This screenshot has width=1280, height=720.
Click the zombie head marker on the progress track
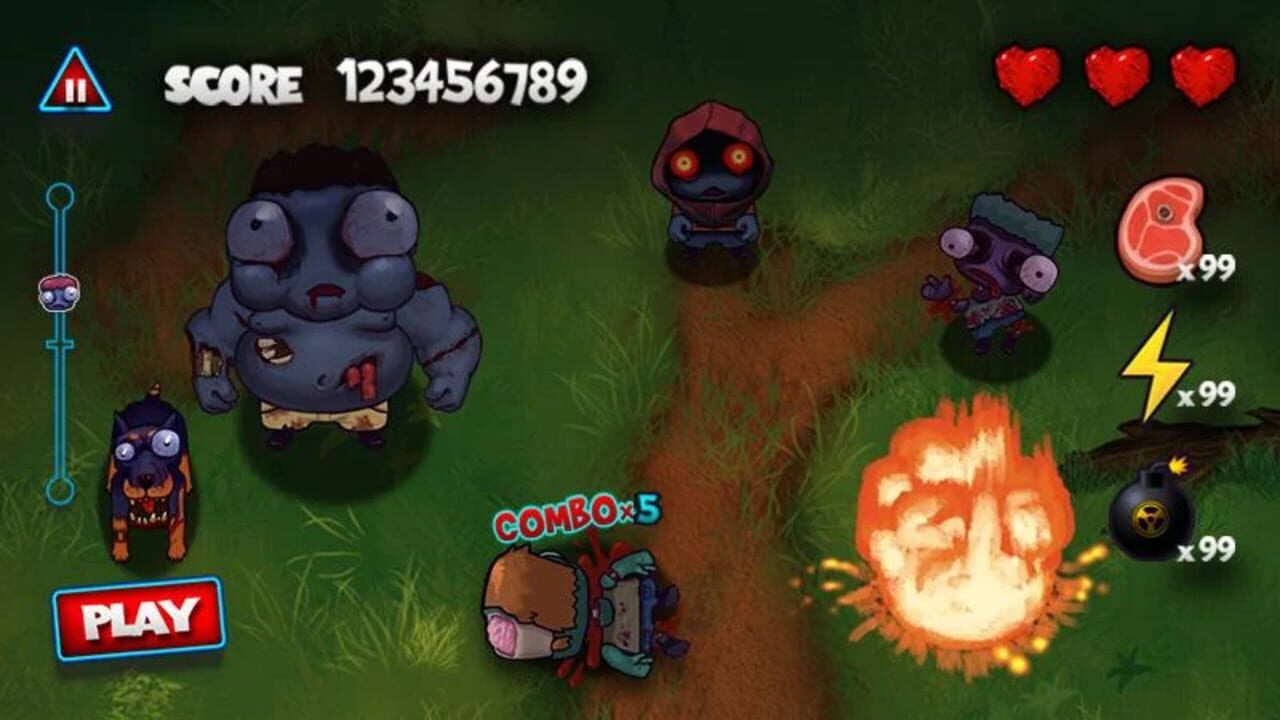tap(60, 289)
